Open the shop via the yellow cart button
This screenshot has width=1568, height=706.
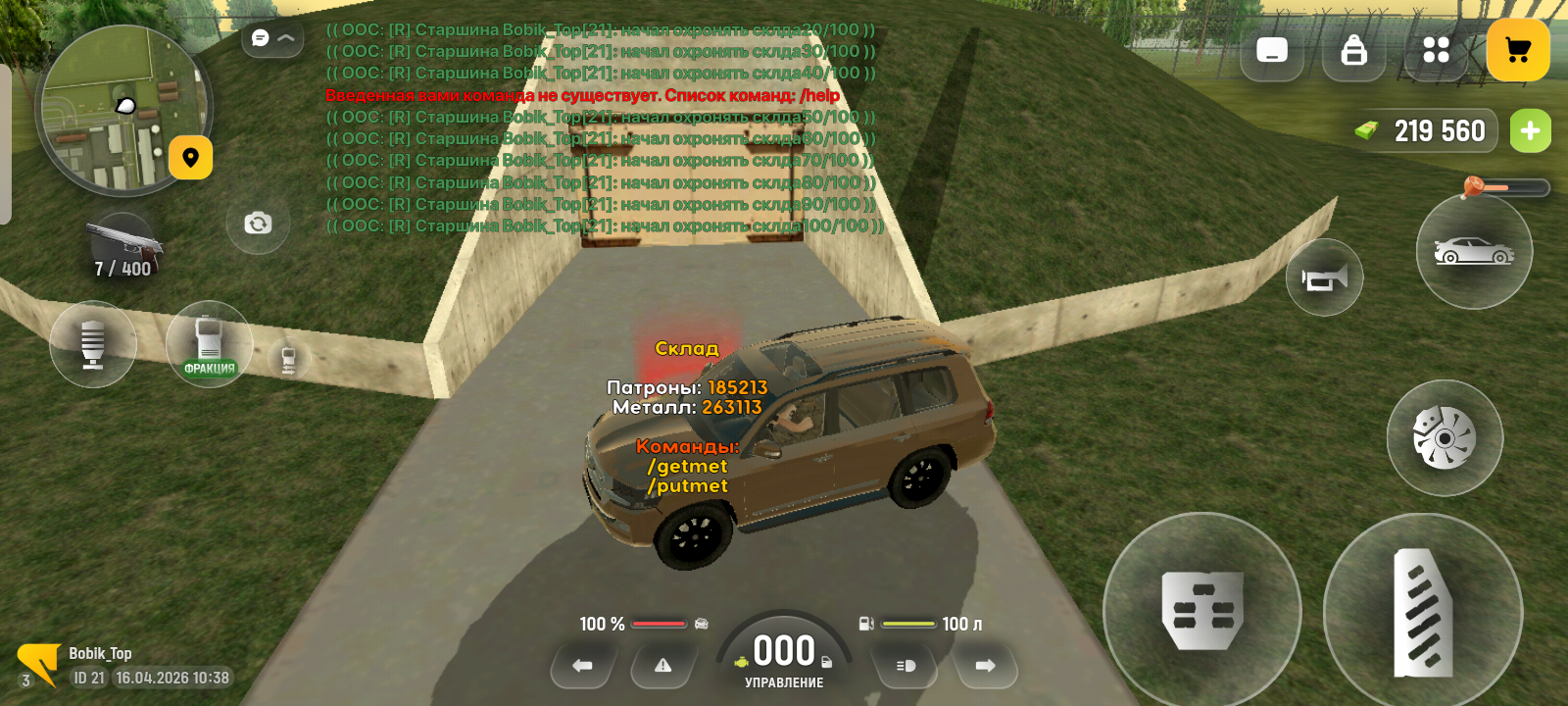tap(1517, 50)
